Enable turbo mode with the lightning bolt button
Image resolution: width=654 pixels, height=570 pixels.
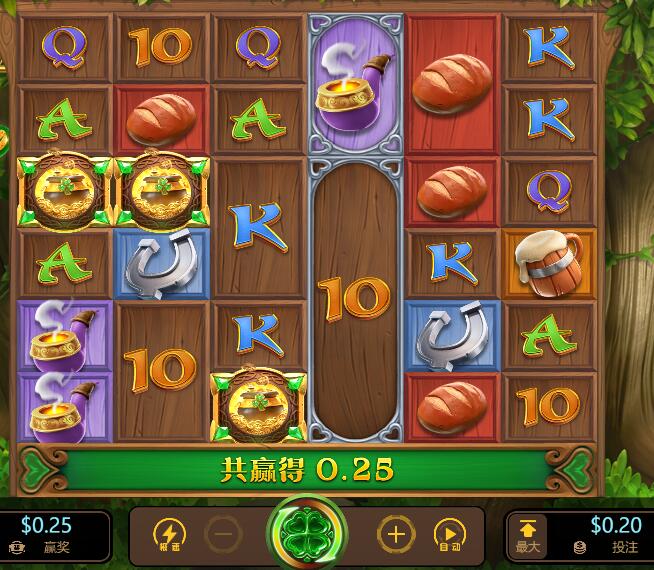(168, 535)
